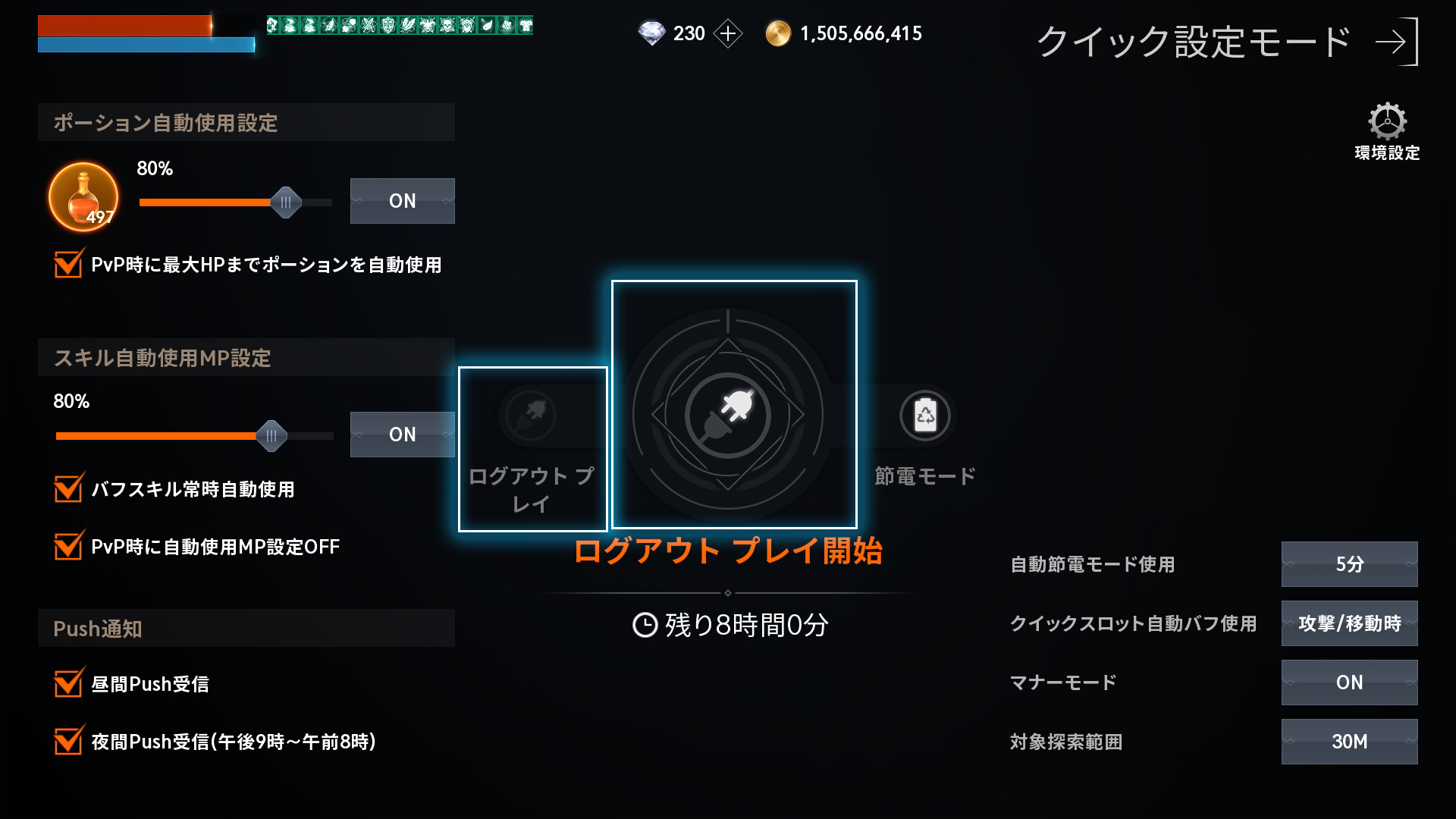Toggle the potion auto-use ON button
This screenshot has height=819, width=1456.
pos(403,201)
